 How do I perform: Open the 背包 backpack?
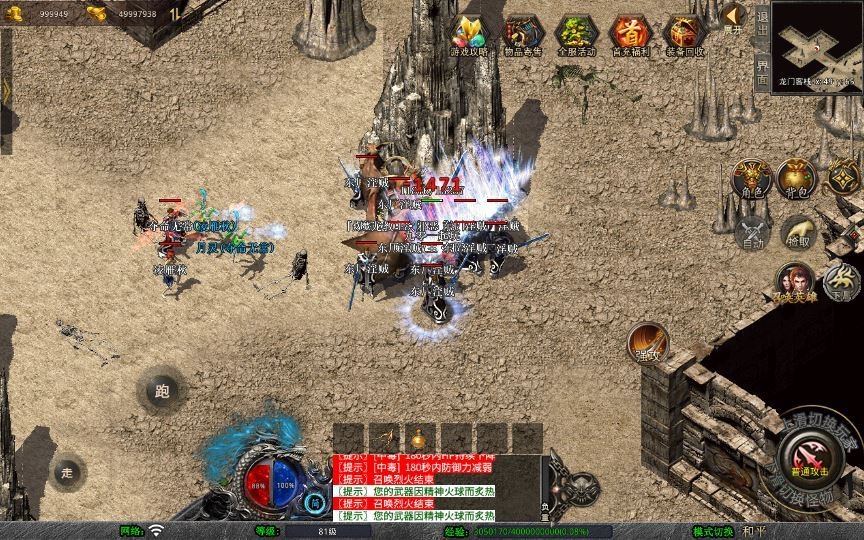pyautogui.click(x=797, y=178)
